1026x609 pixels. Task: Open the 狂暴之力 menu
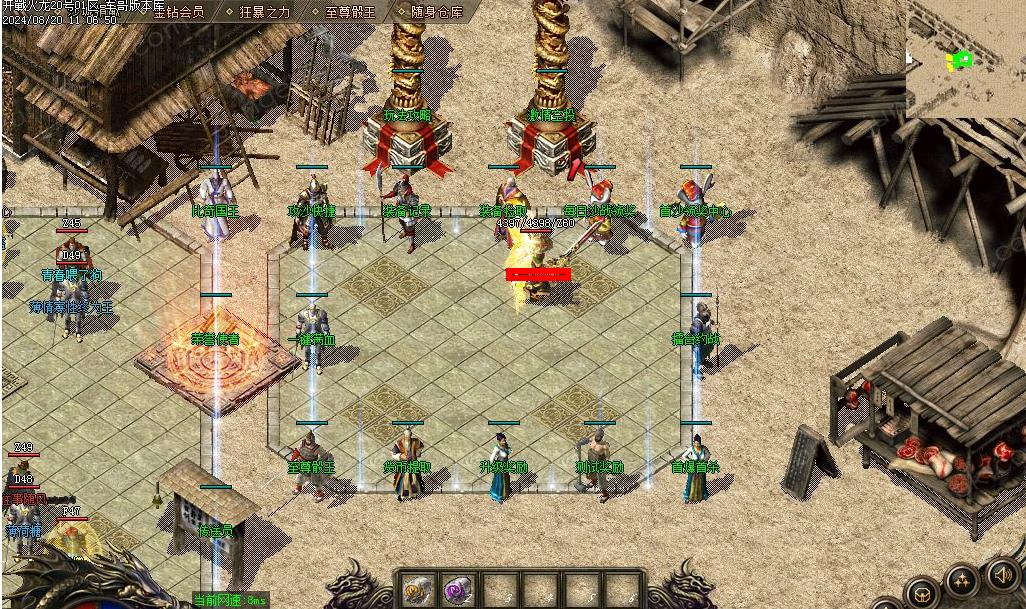click(x=264, y=12)
